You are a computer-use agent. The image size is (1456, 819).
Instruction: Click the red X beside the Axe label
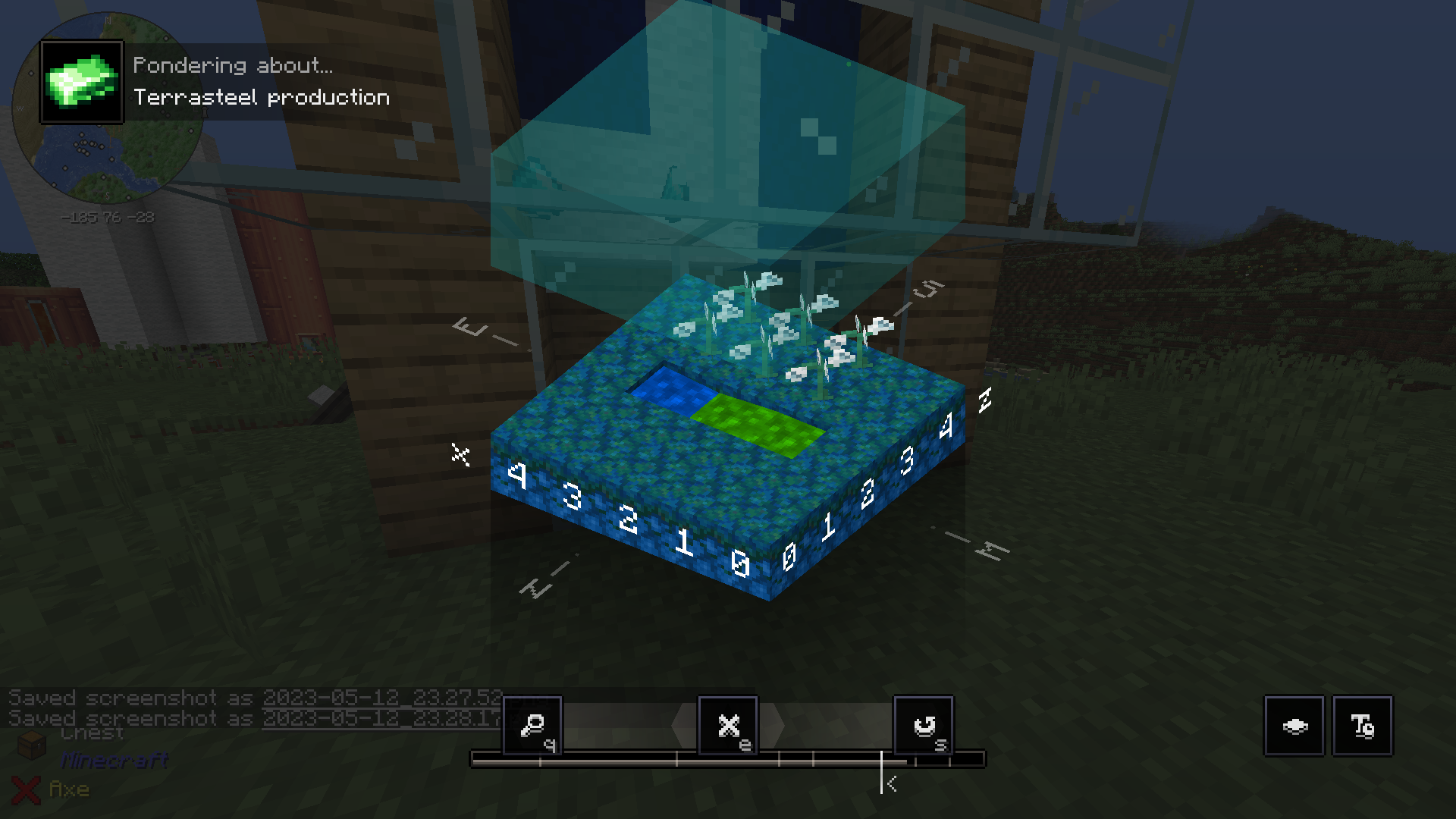click(x=27, y=789)
